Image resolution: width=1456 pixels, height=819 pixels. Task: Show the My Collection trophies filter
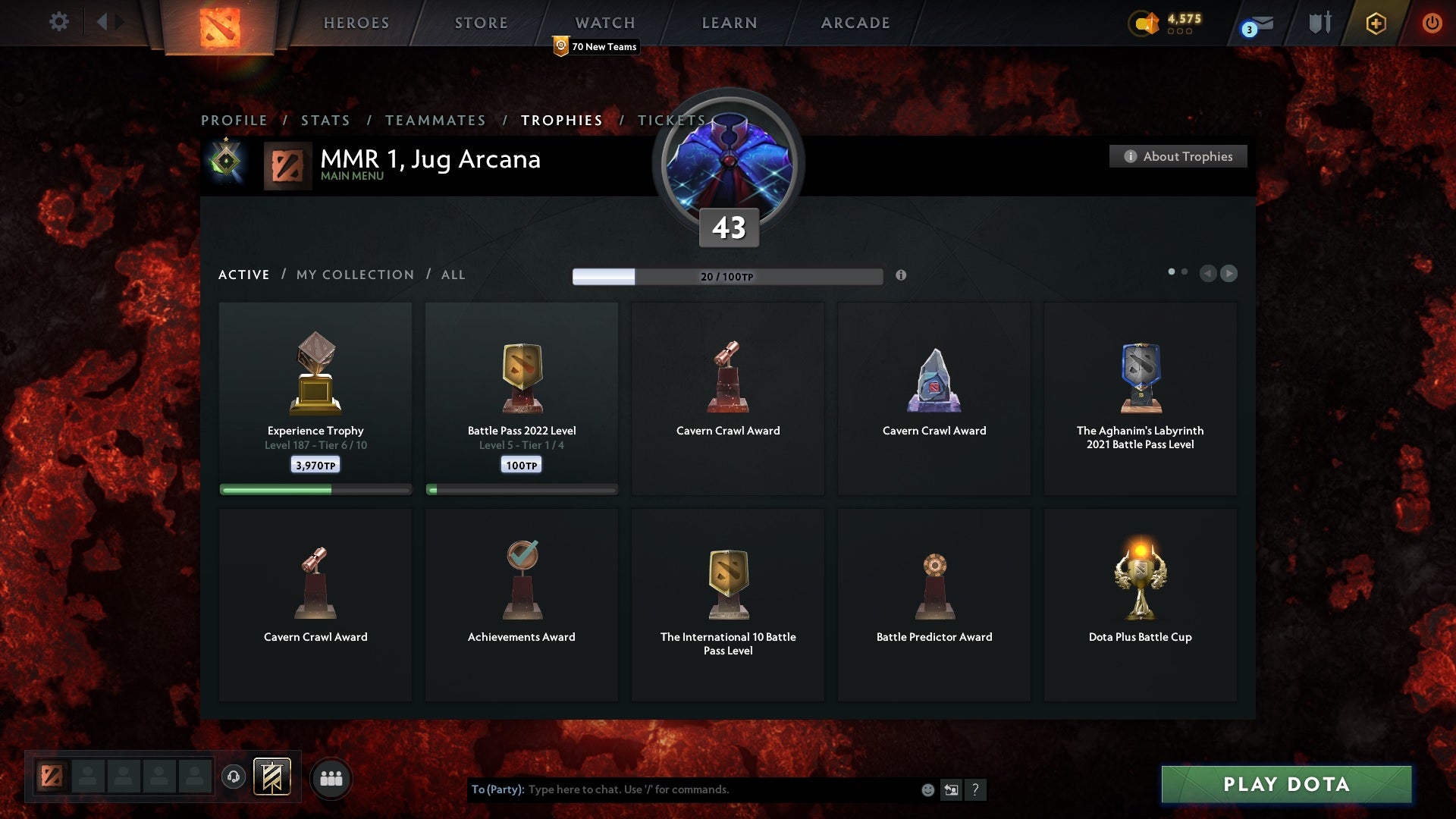(x=355, y=275)
